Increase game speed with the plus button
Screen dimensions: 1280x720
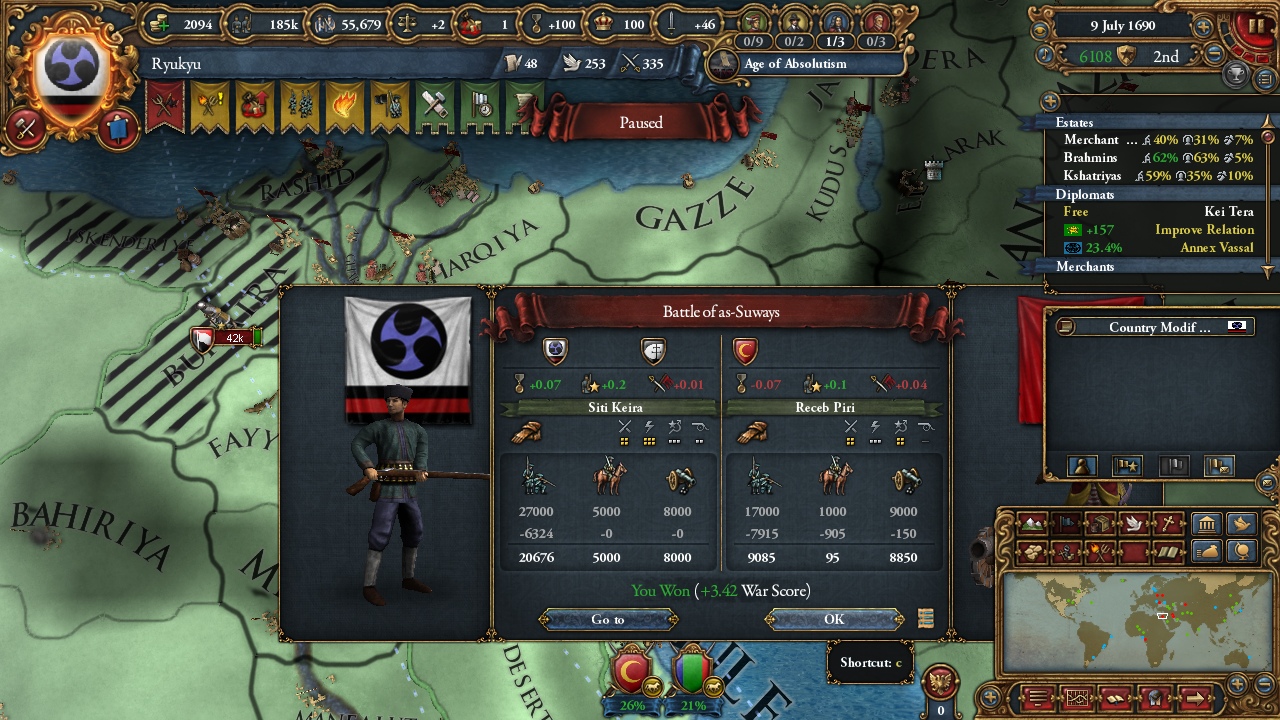(x=1204, y=27)
